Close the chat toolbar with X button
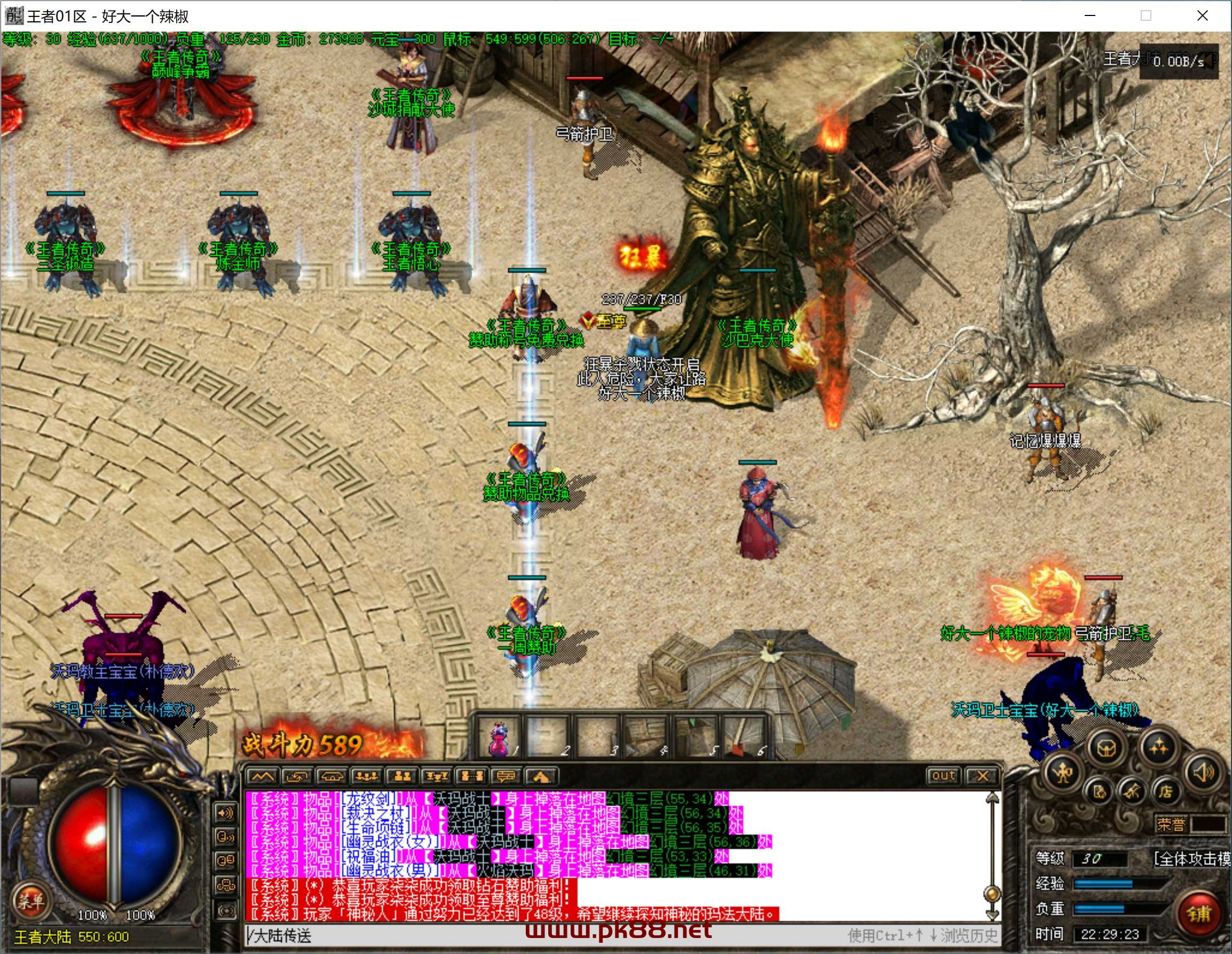Screen dimensions: 1232x954 (x=982, y=776)
